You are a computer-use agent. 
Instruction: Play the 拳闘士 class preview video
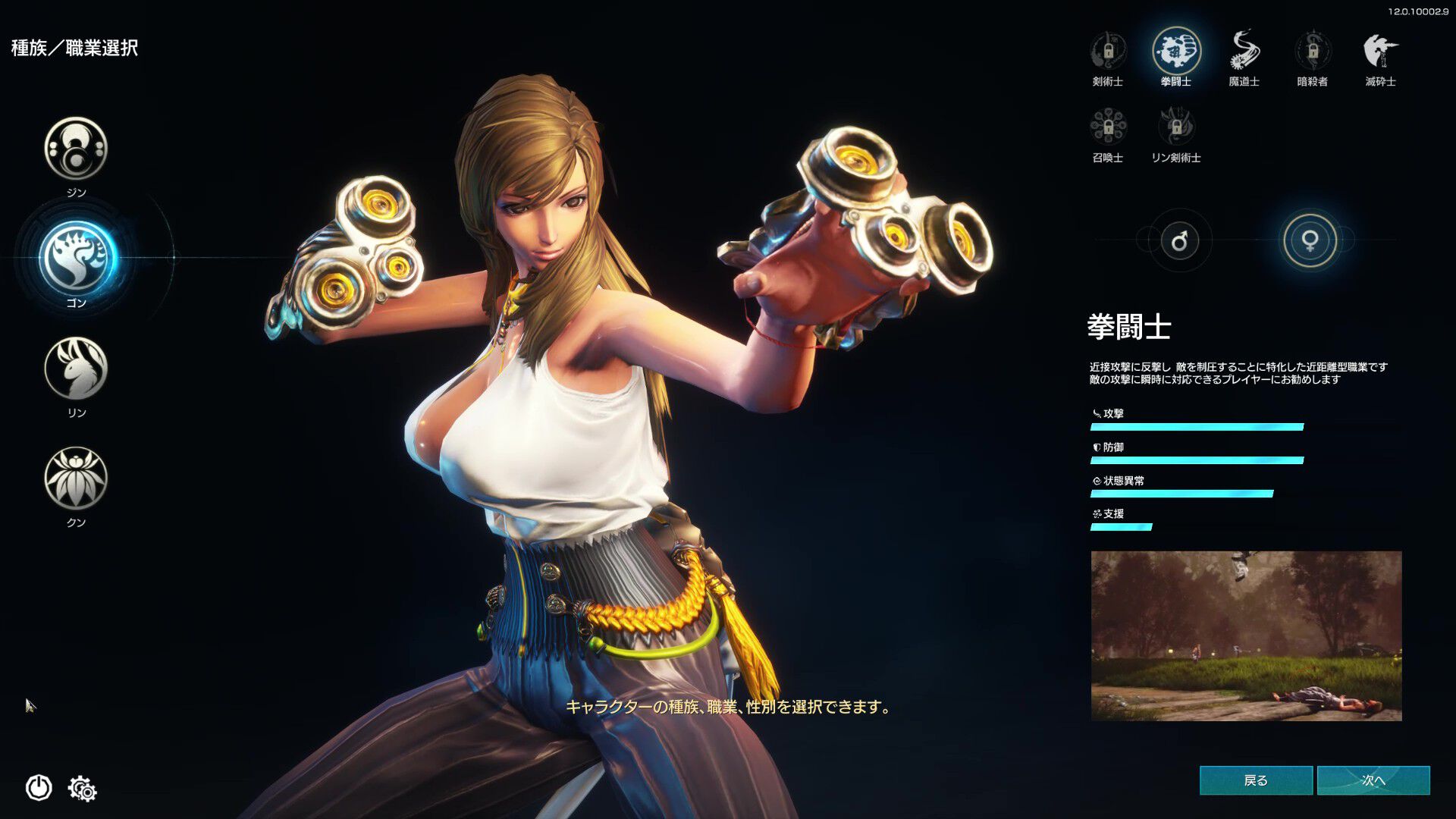pyautogui.click(x=1246, y=635)
